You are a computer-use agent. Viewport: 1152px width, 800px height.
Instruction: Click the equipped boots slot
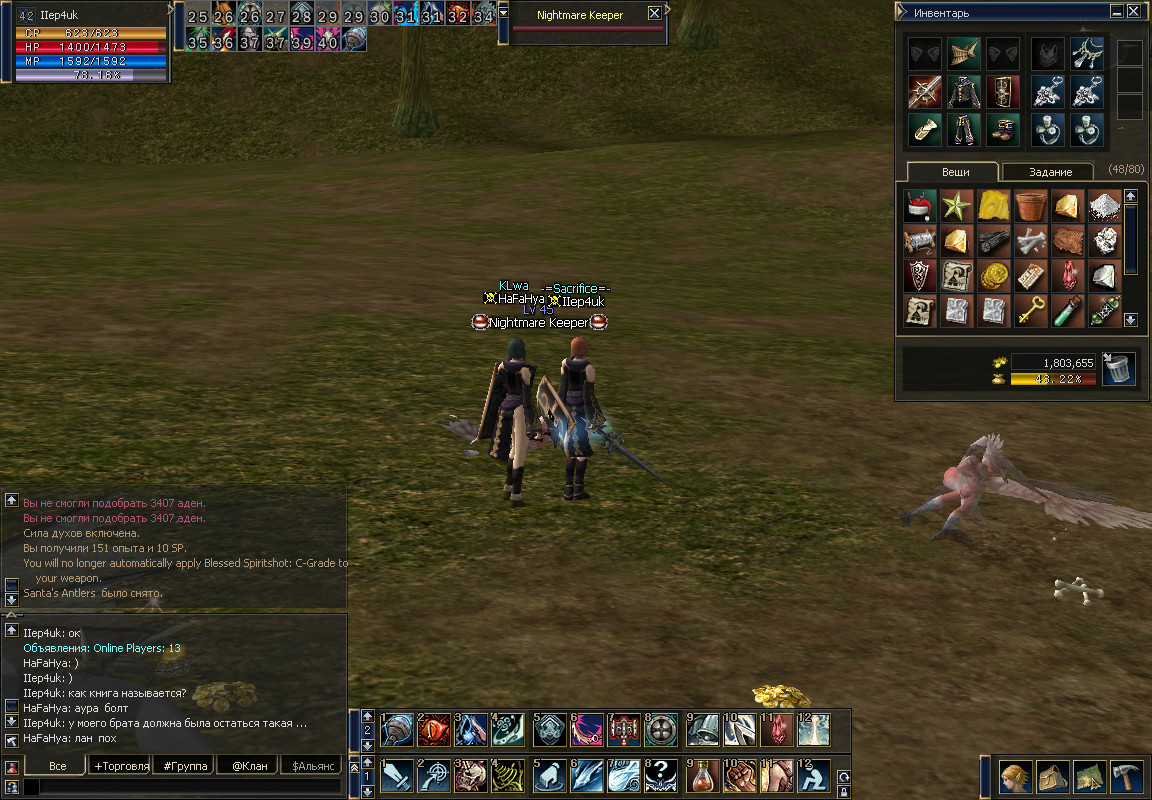tap(1003, 129)
